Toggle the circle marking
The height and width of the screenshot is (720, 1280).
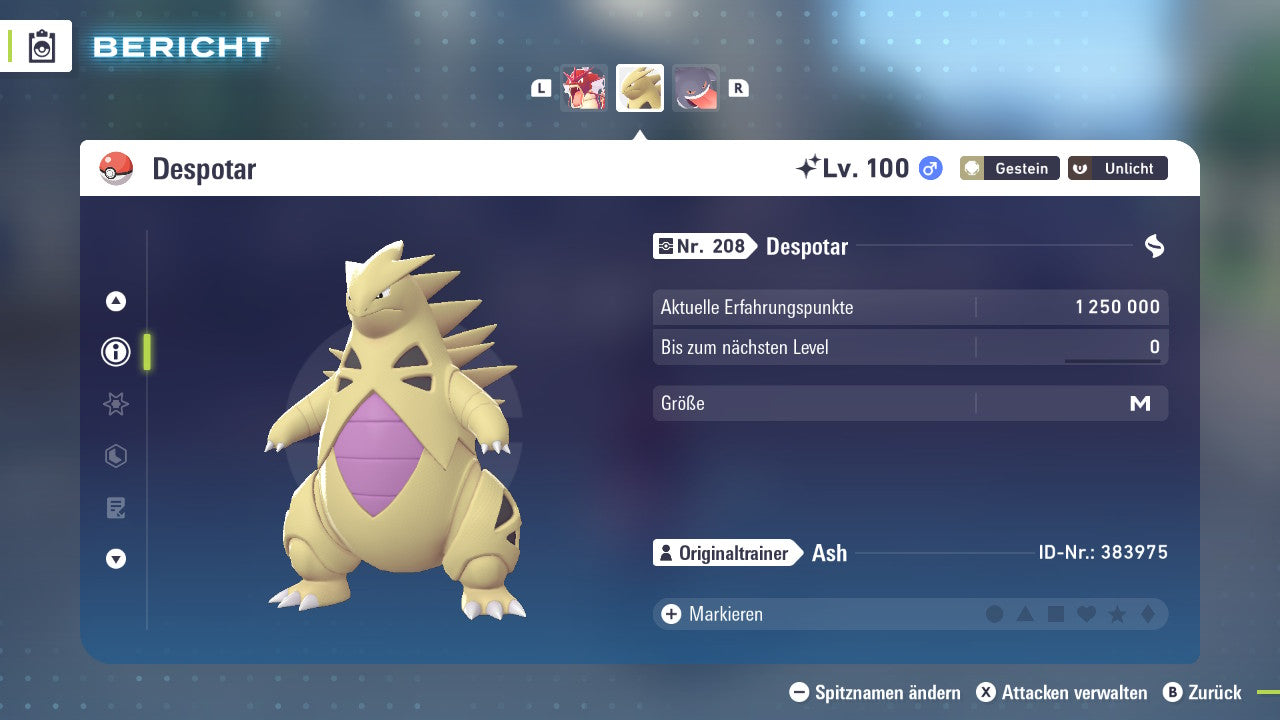[x=994, y=614]
